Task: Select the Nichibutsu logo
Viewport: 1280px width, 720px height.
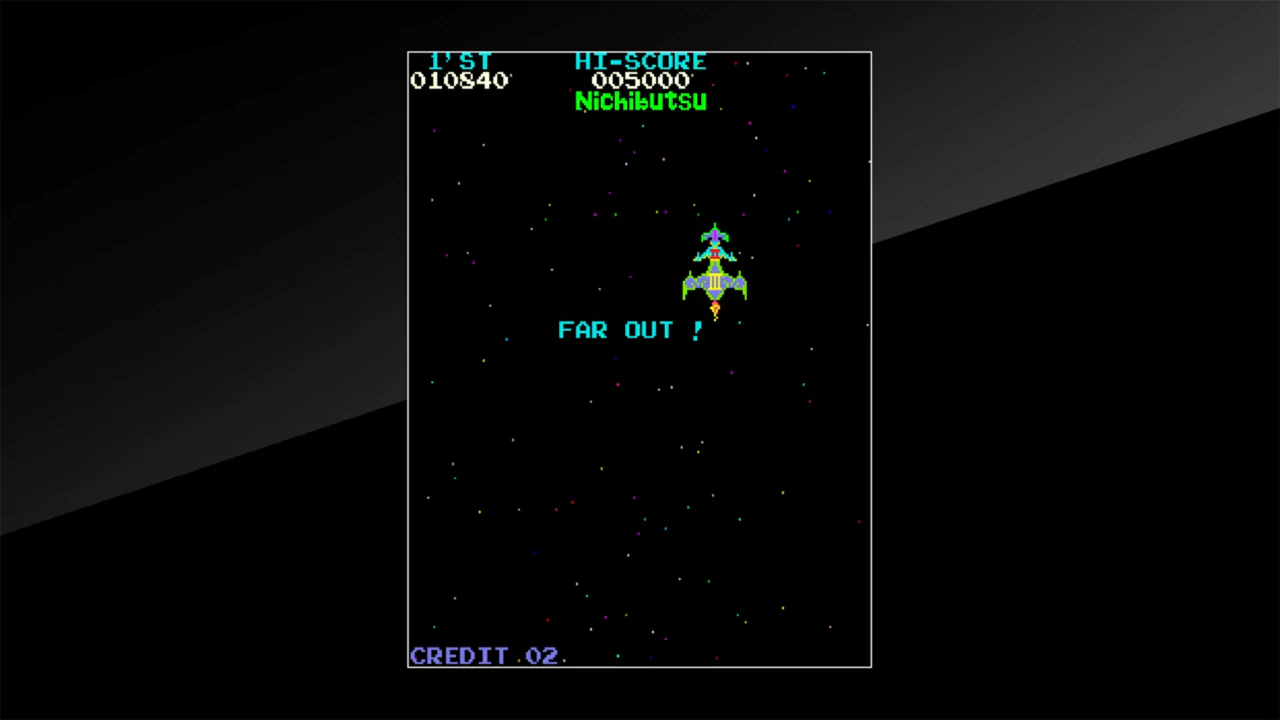Action: coord(640,101)
